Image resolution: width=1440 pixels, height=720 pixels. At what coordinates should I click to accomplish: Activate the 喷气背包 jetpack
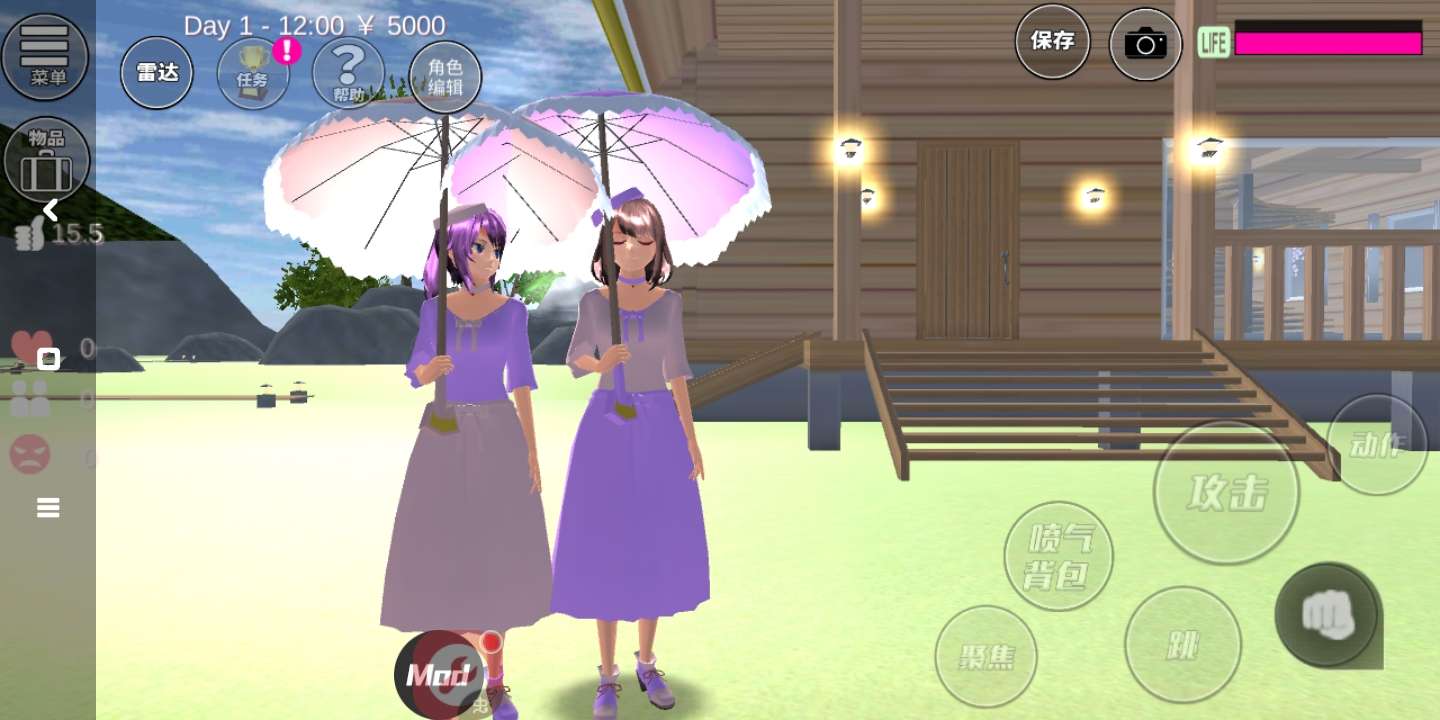(x=1058, y=556)
